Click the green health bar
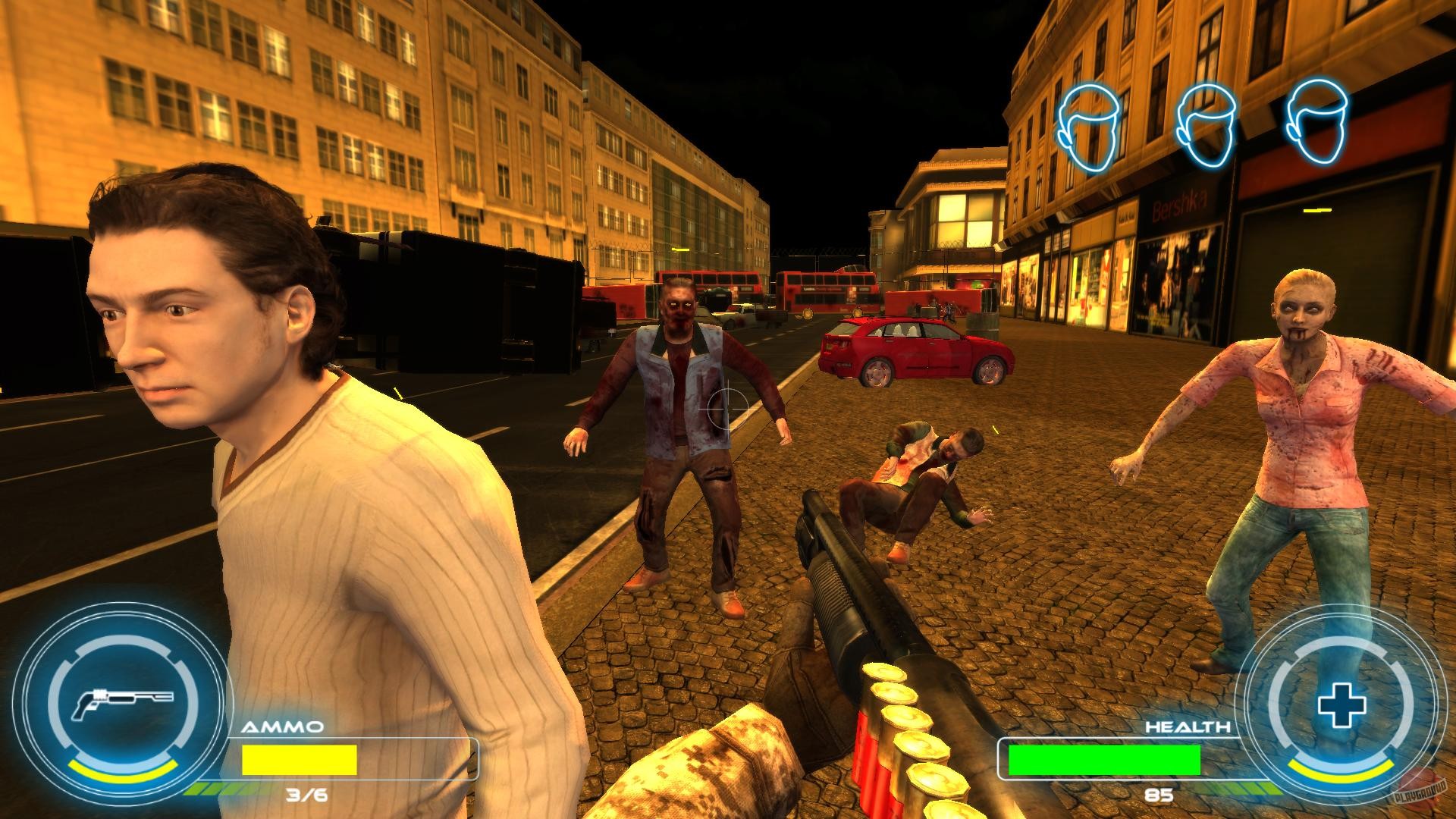Screen dimensions: 1456x819 coord(1103,760)
